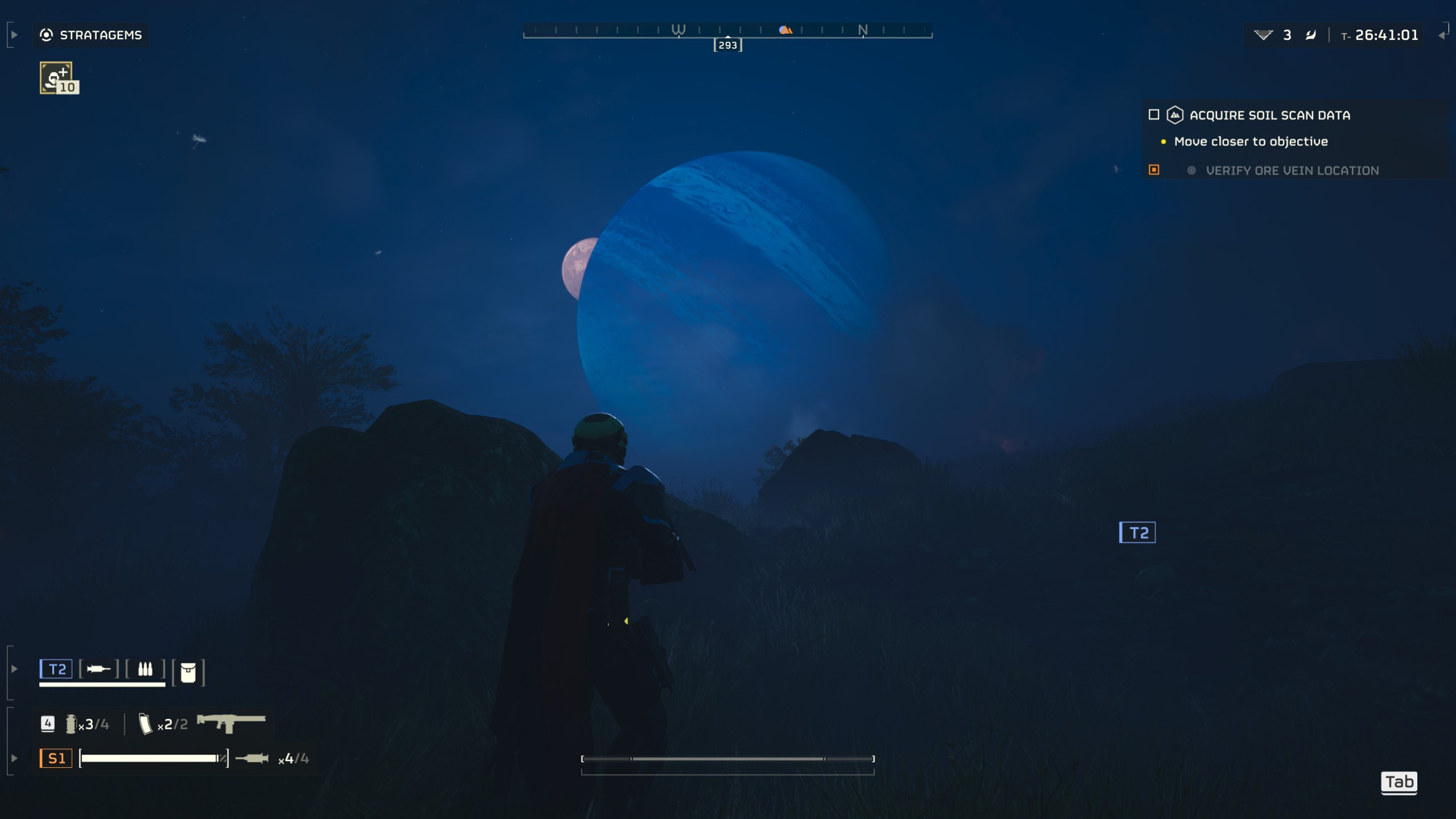Click the Acquire Soil Scan Data objective

(1269, 116)
